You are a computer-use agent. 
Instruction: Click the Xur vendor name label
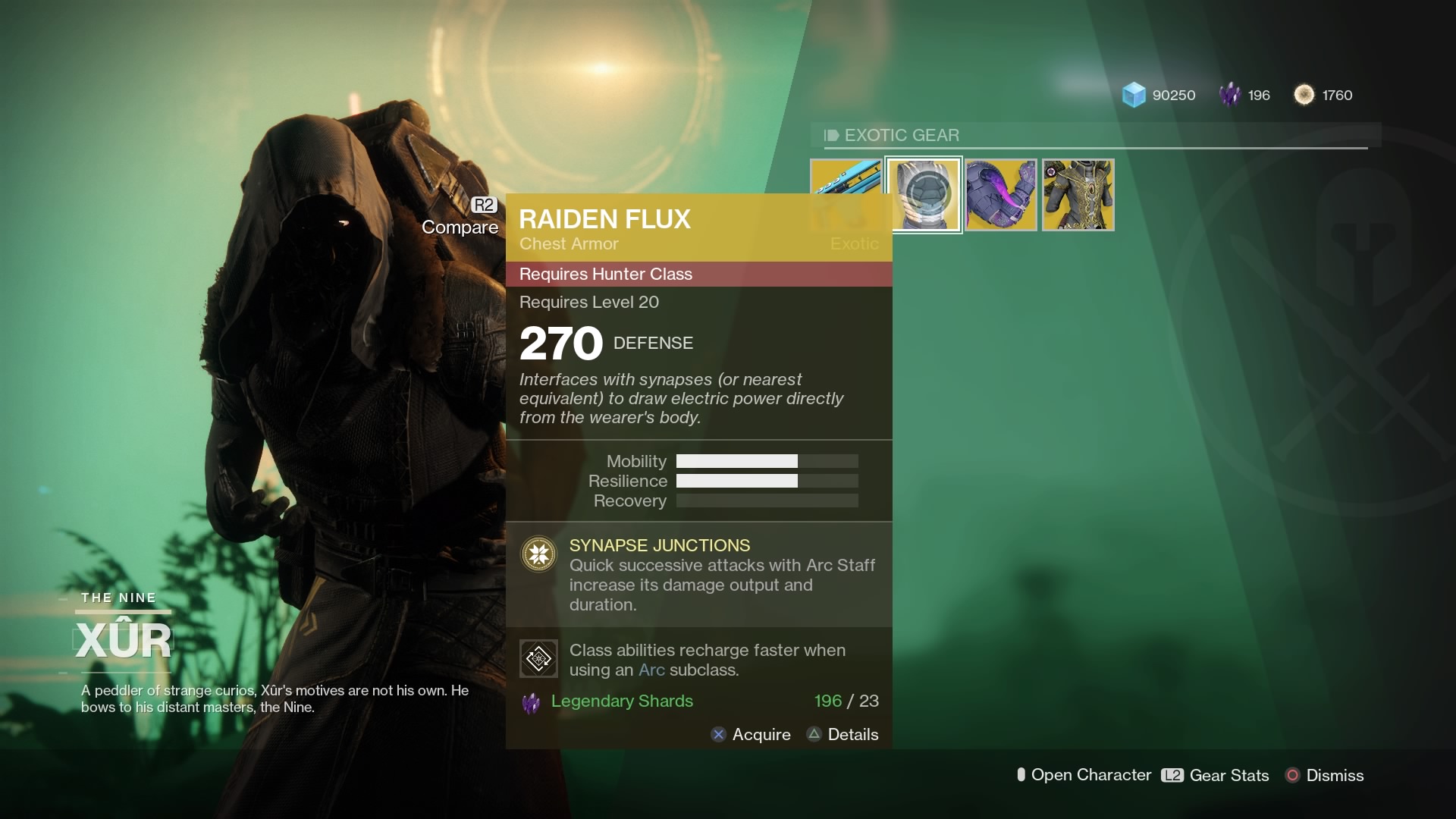point(124,639)
